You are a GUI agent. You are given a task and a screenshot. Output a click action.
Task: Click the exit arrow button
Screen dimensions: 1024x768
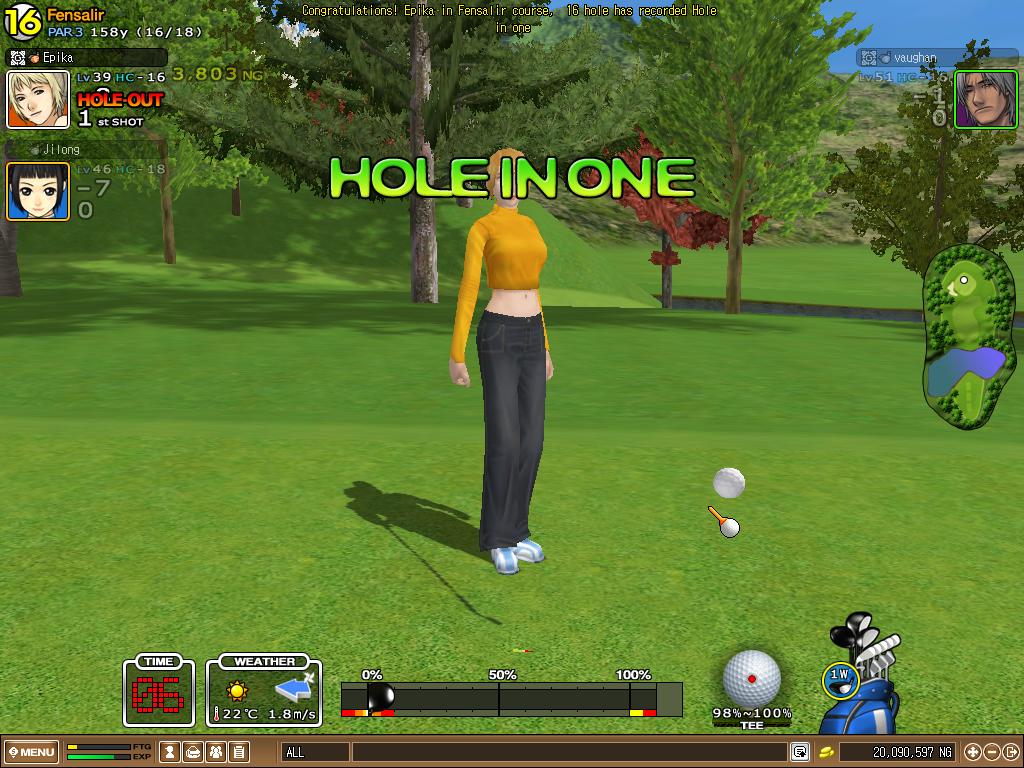point(1010,752)
